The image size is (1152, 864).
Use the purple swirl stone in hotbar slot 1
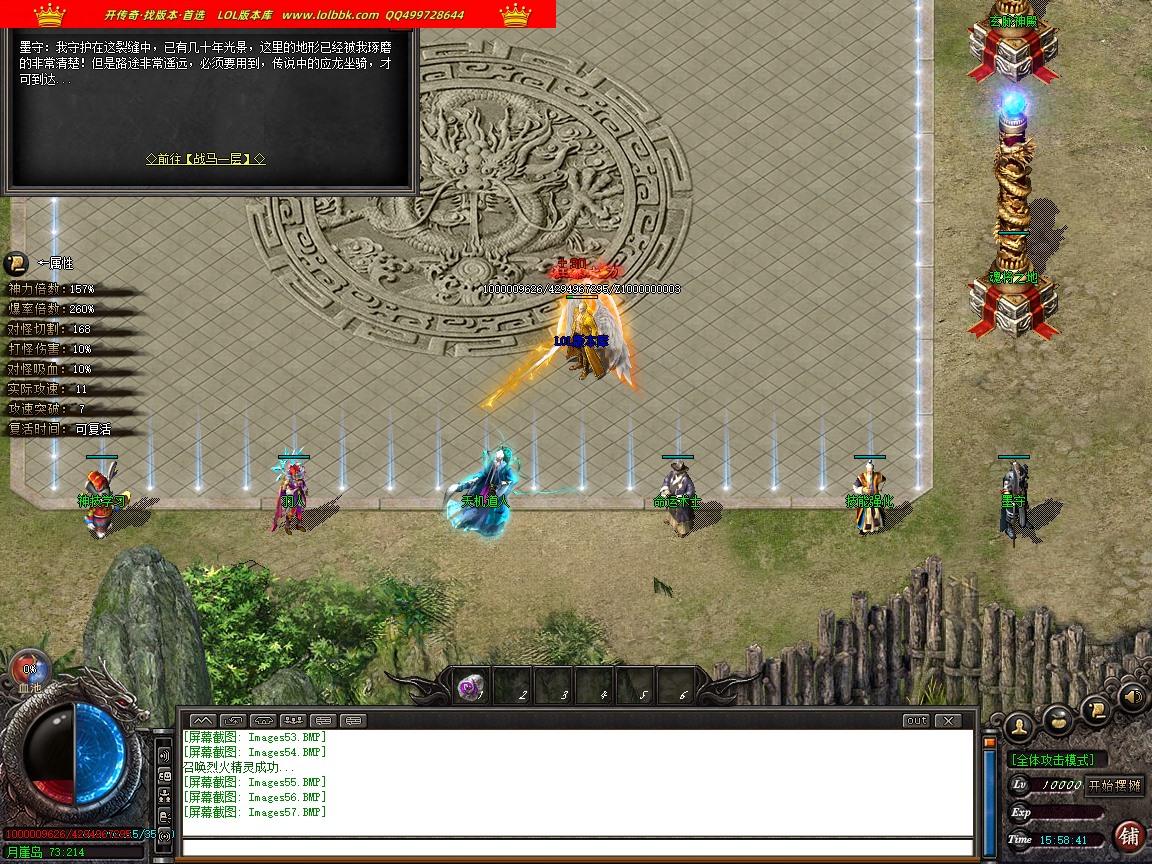pyautogui.click(x=470, y=687)
